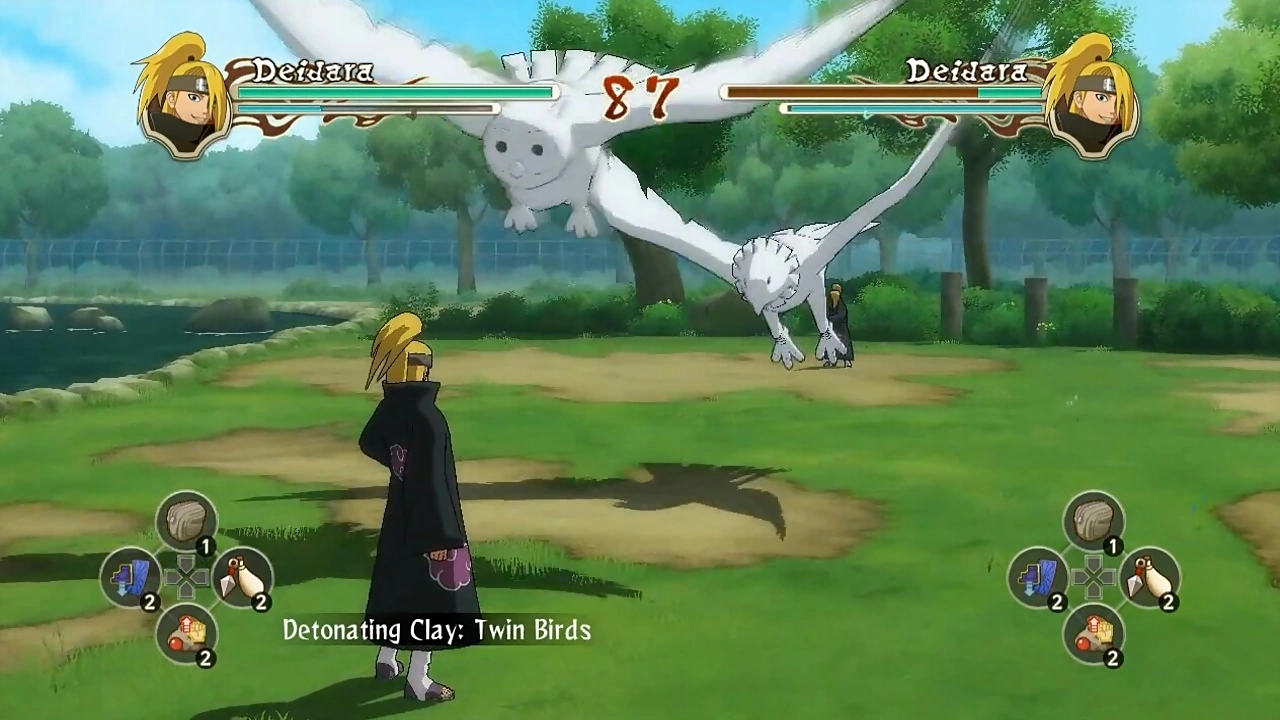The width and height of the screenshot is (1280, 720).
Task: Click the d-pad indicator in the left item wheel
Action: pos(187,578)
